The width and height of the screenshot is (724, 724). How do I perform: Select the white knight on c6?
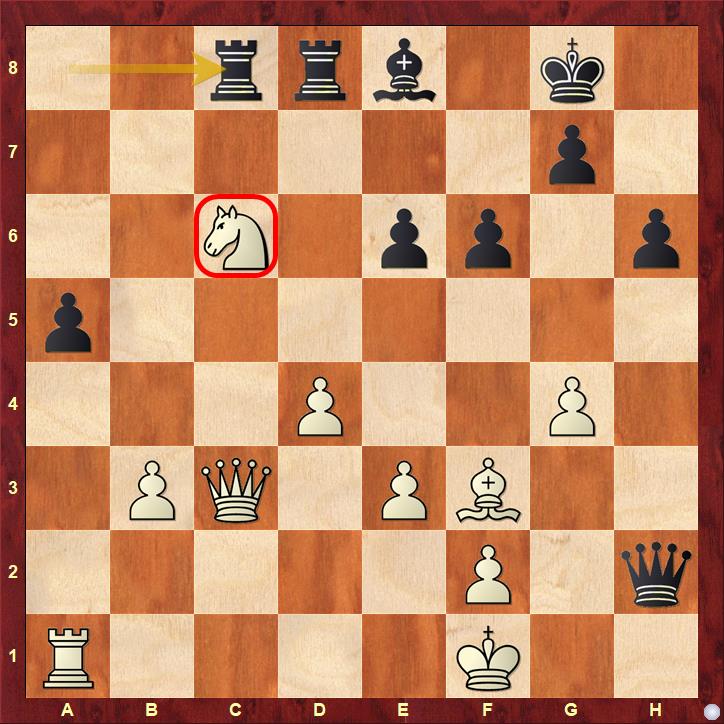pyautogui.click(x=236, y=236)
